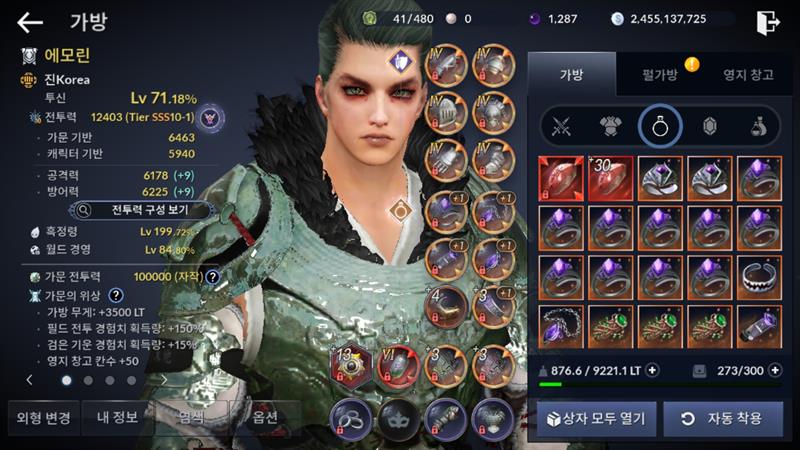The image size is (800, 450).
Task: Select the silver chain necklace item
Action: pos(562,328)
